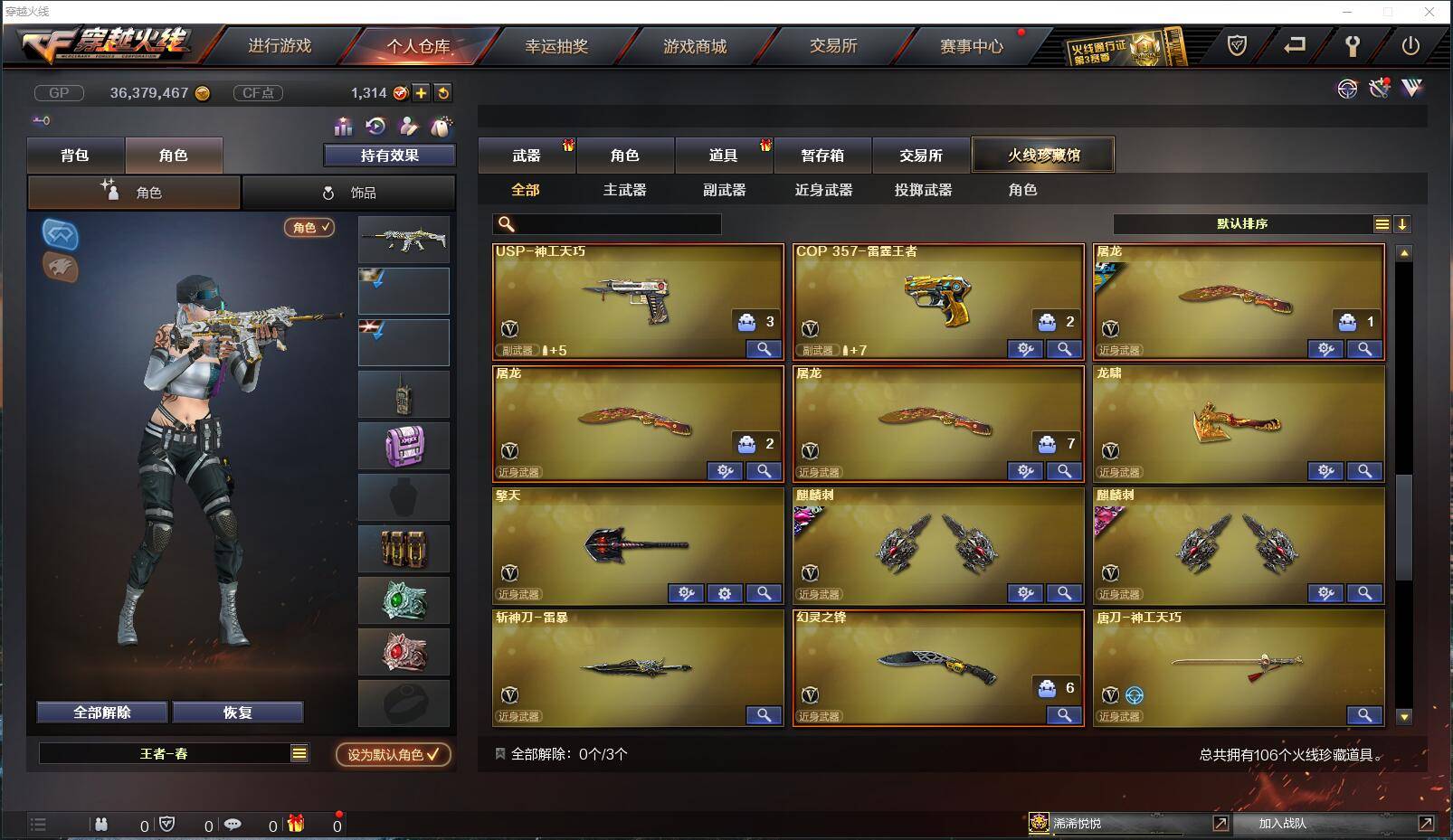Click the magnifier icon on USP-神工天巧 card

tap(763, 348)
